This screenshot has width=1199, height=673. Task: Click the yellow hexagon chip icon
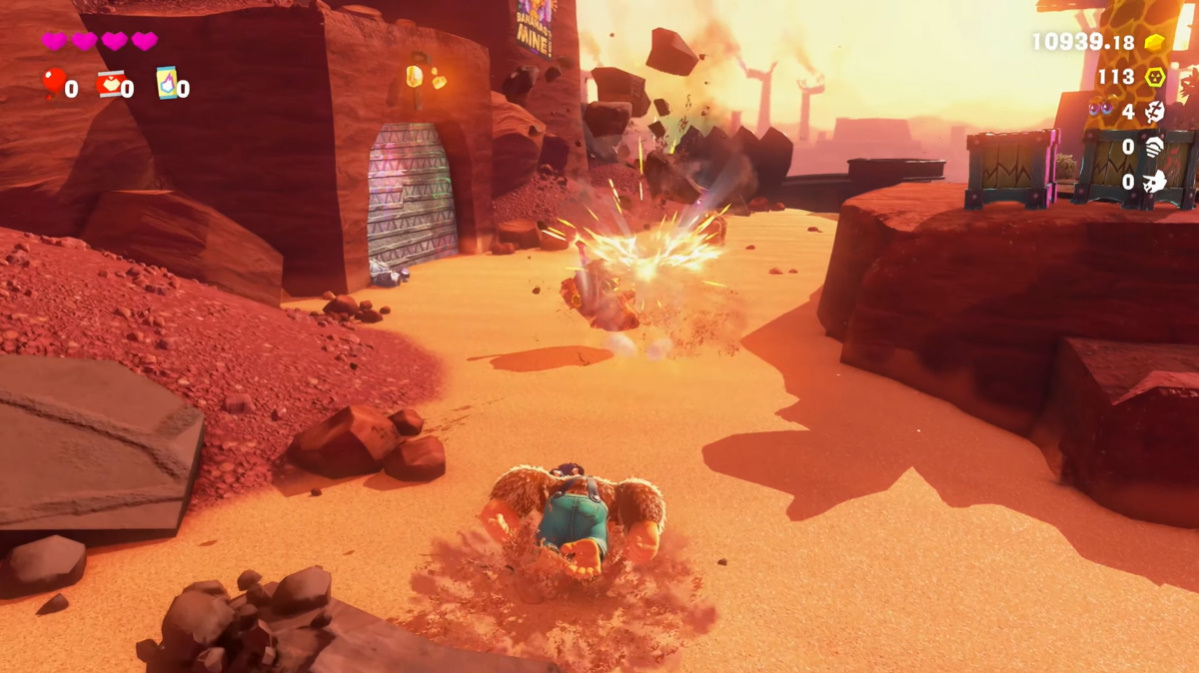pyautogui.click(x=1155, y=77)
